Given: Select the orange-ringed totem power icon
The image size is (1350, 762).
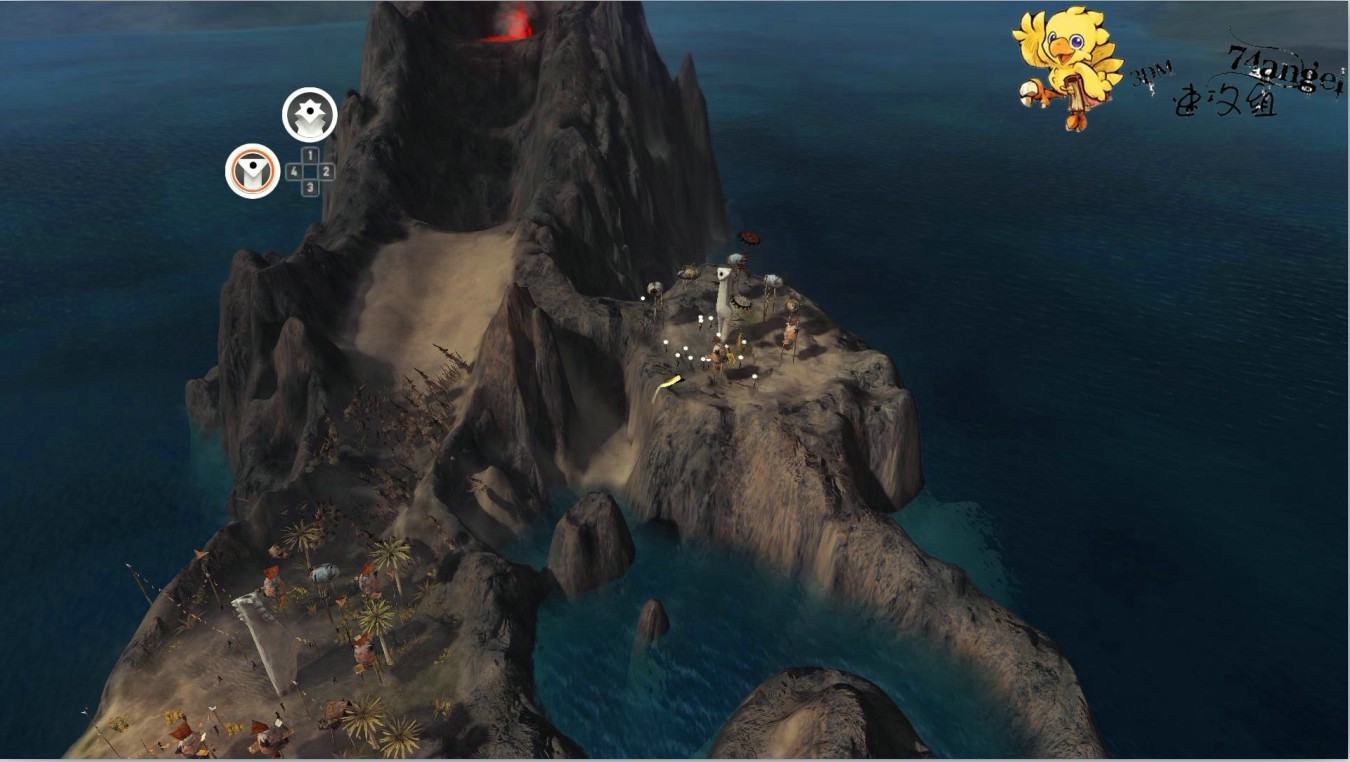Looking at the screenshot, I should pyautogui.click(x=252, y=172).
